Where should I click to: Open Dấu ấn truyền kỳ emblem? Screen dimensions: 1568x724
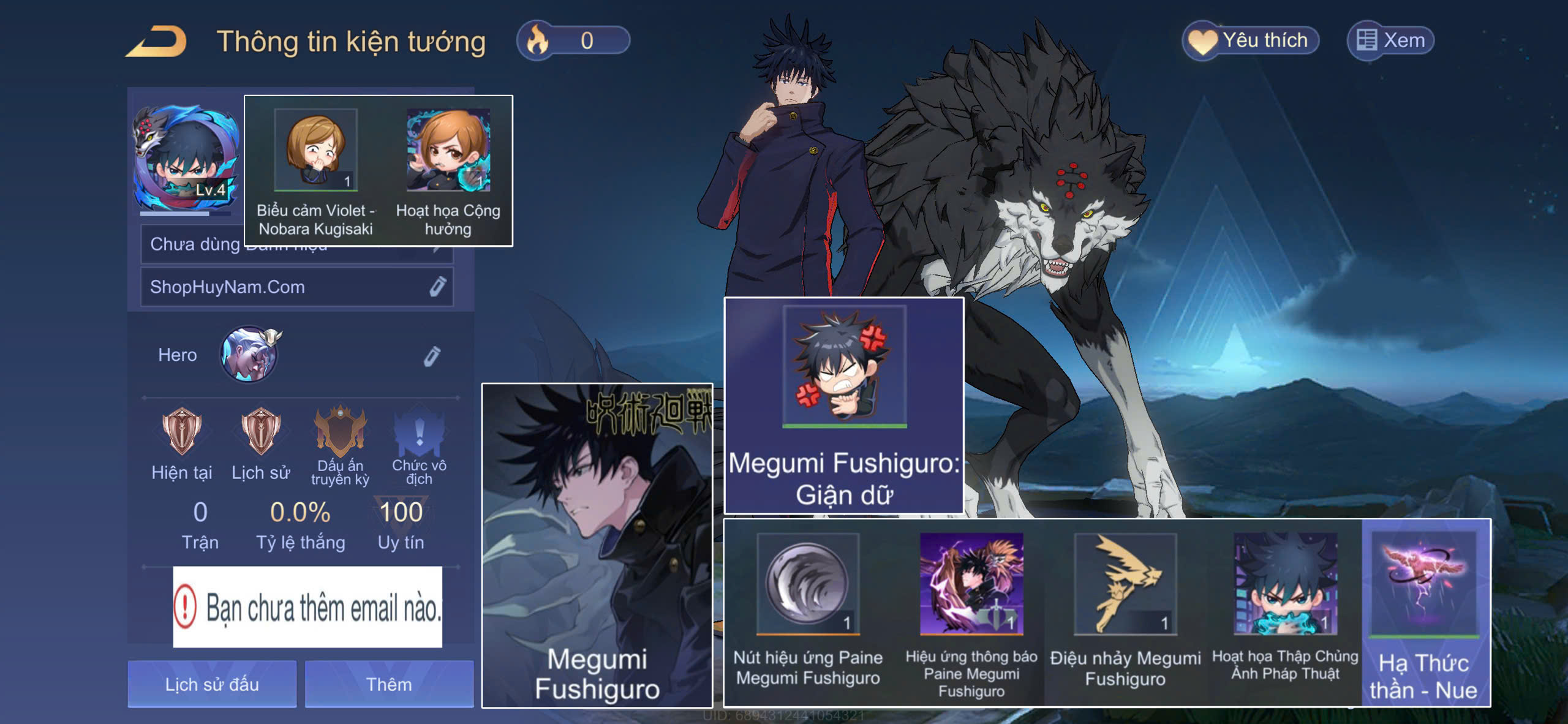(340, 431)
